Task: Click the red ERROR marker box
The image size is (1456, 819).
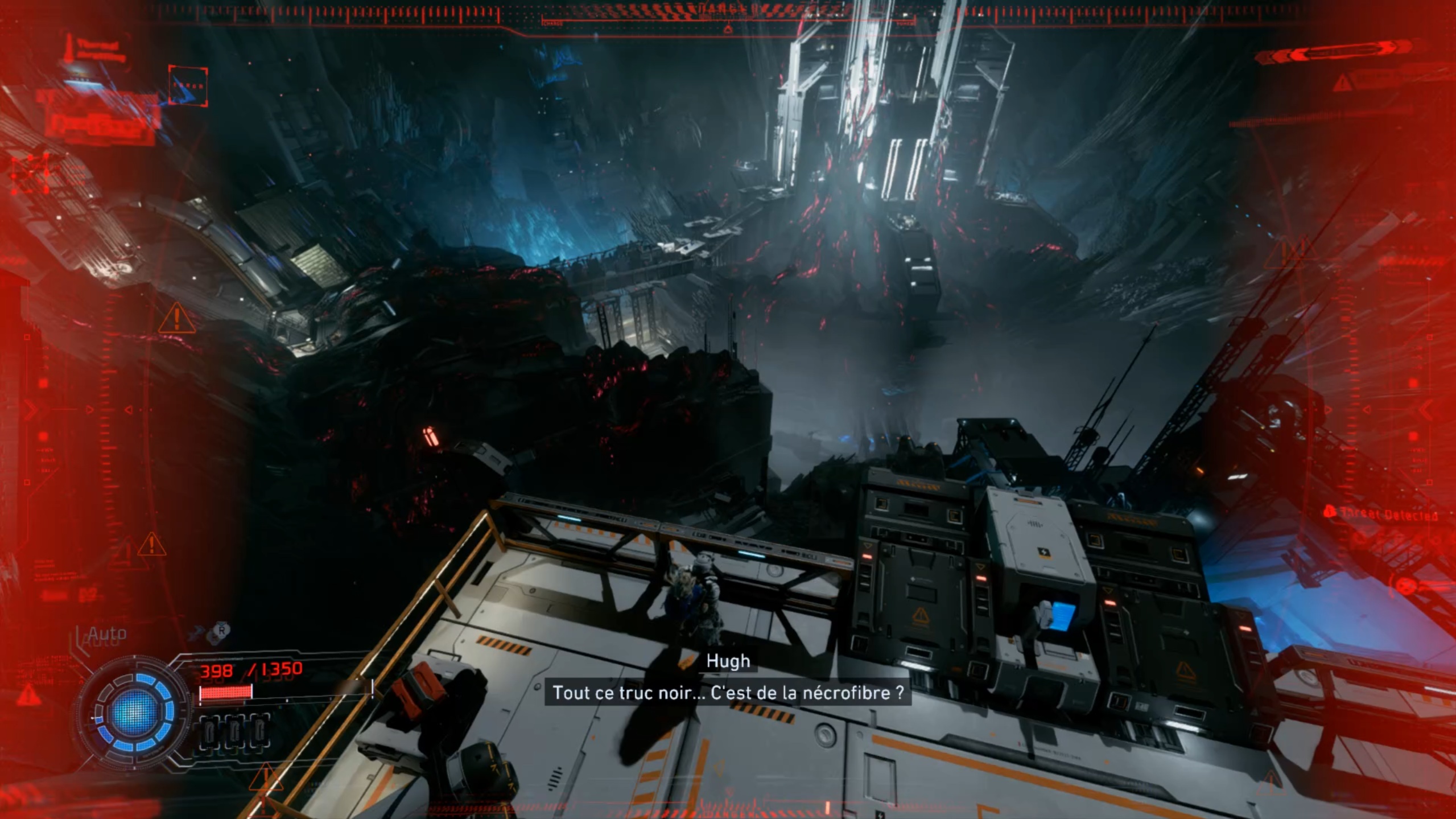Action: [x=188, y=86]
